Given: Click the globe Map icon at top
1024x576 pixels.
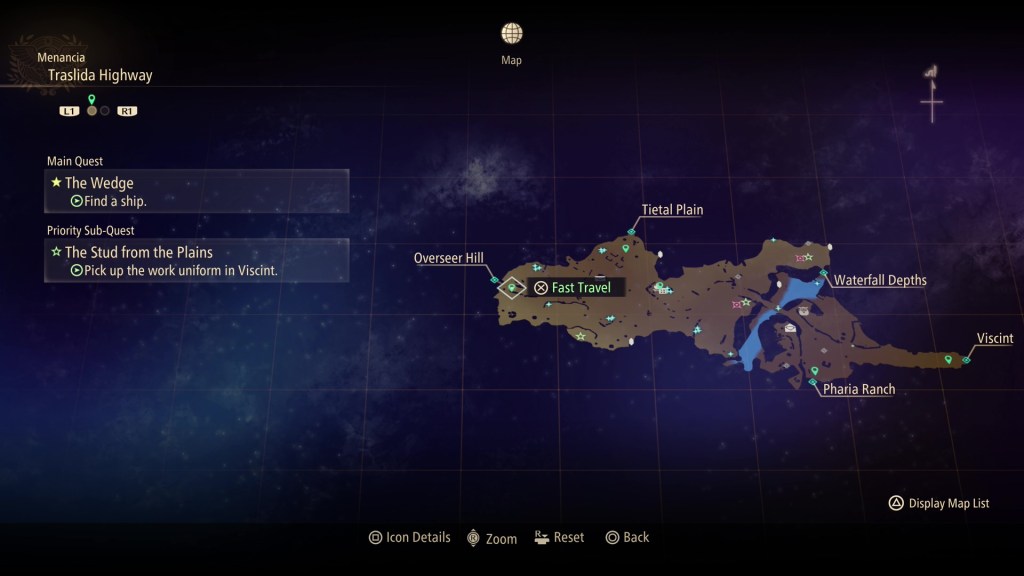Looking at the screenshot, I should point(511,34).
